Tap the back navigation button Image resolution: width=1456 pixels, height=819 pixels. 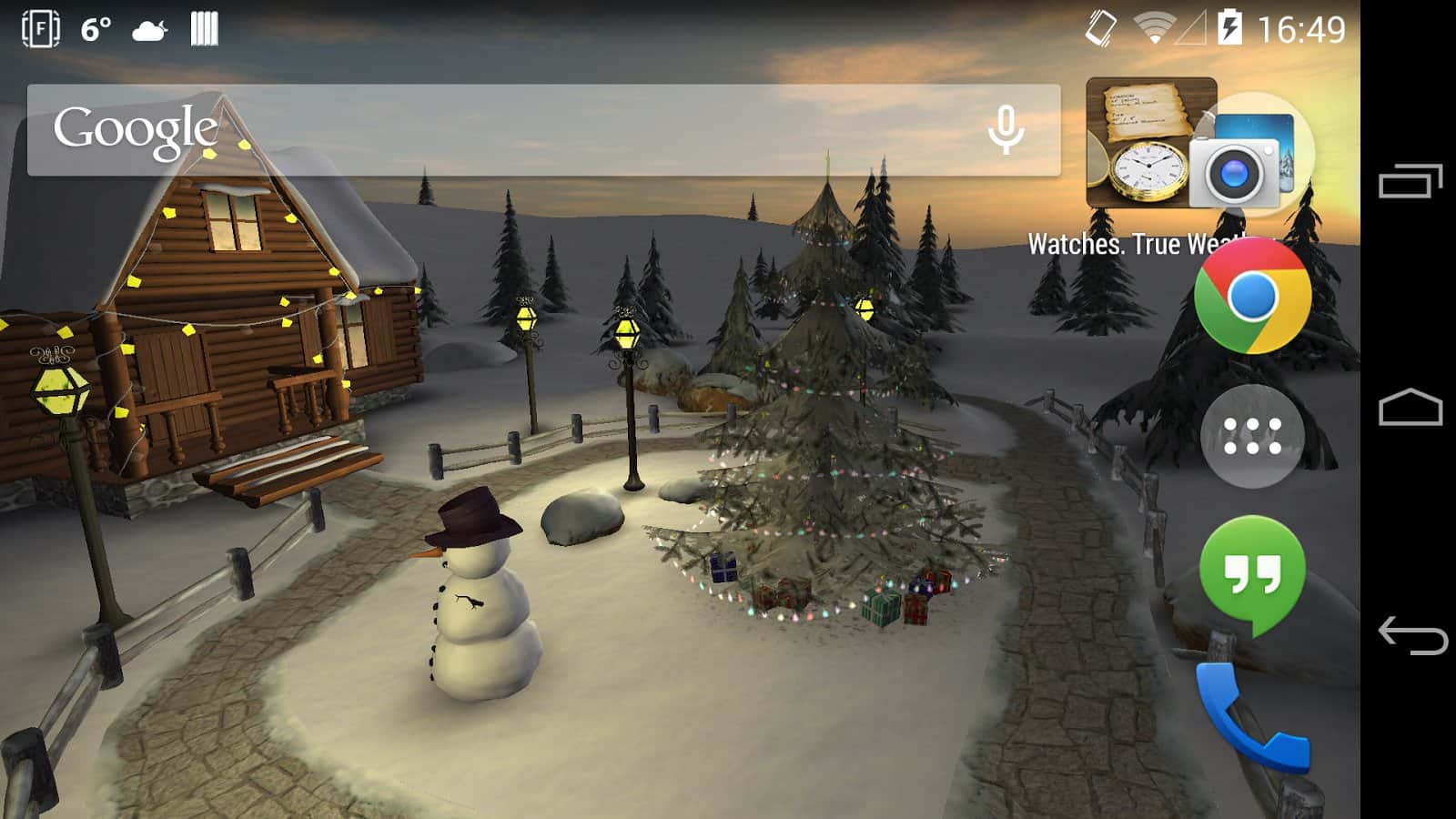point(1412,634)
